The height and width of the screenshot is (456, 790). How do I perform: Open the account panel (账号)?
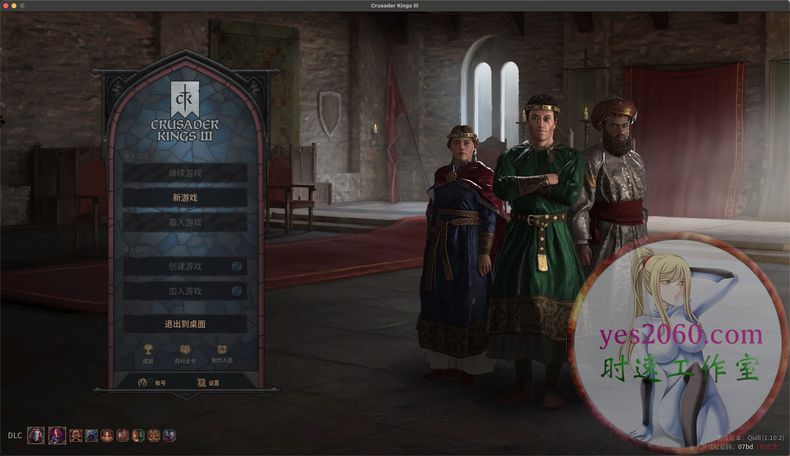[150, 382]
